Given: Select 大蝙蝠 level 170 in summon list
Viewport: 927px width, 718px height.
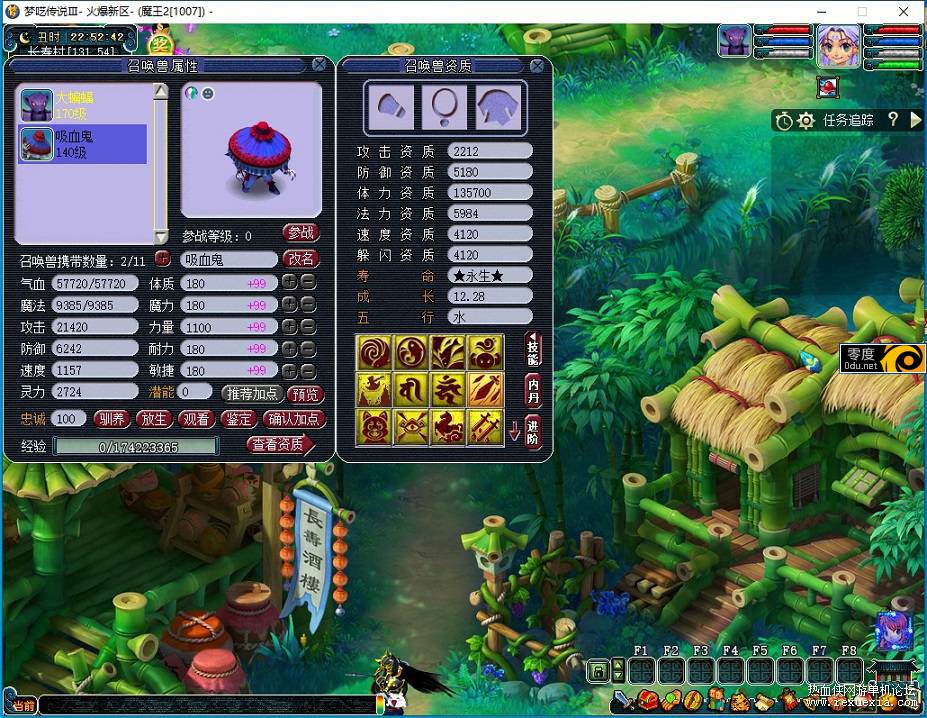Looking at the screenshot, I should (83, 106).
